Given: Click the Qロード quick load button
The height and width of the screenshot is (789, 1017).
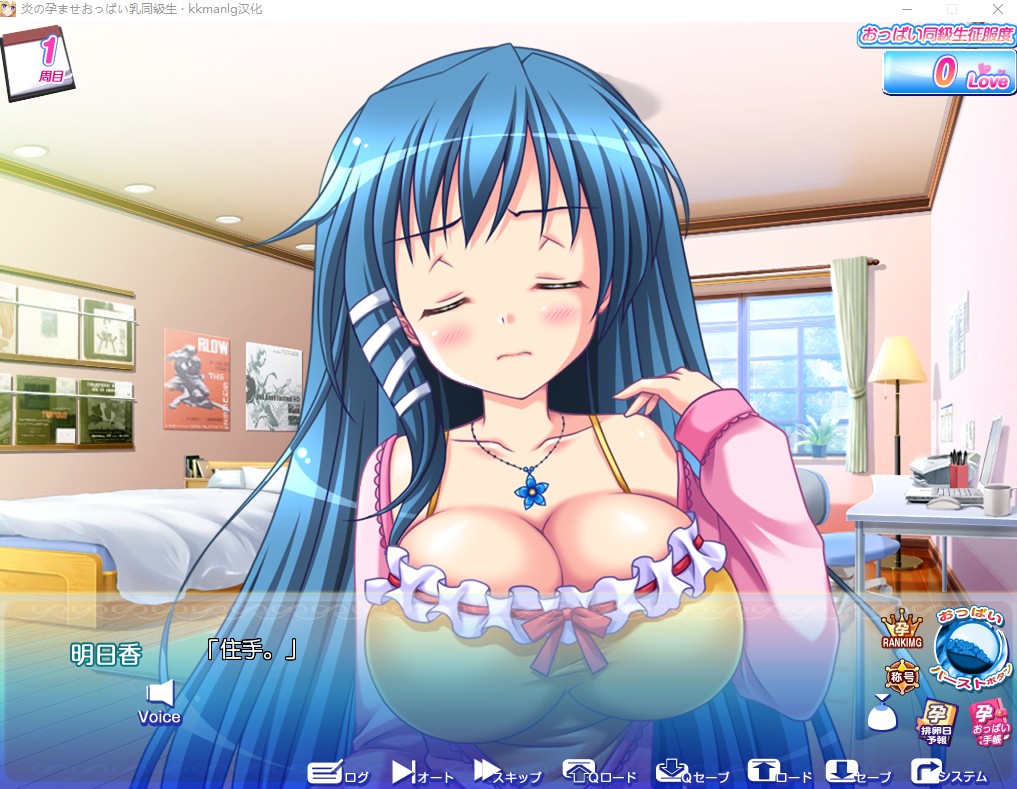Looking at the screenshot, I should pos(599,773).
